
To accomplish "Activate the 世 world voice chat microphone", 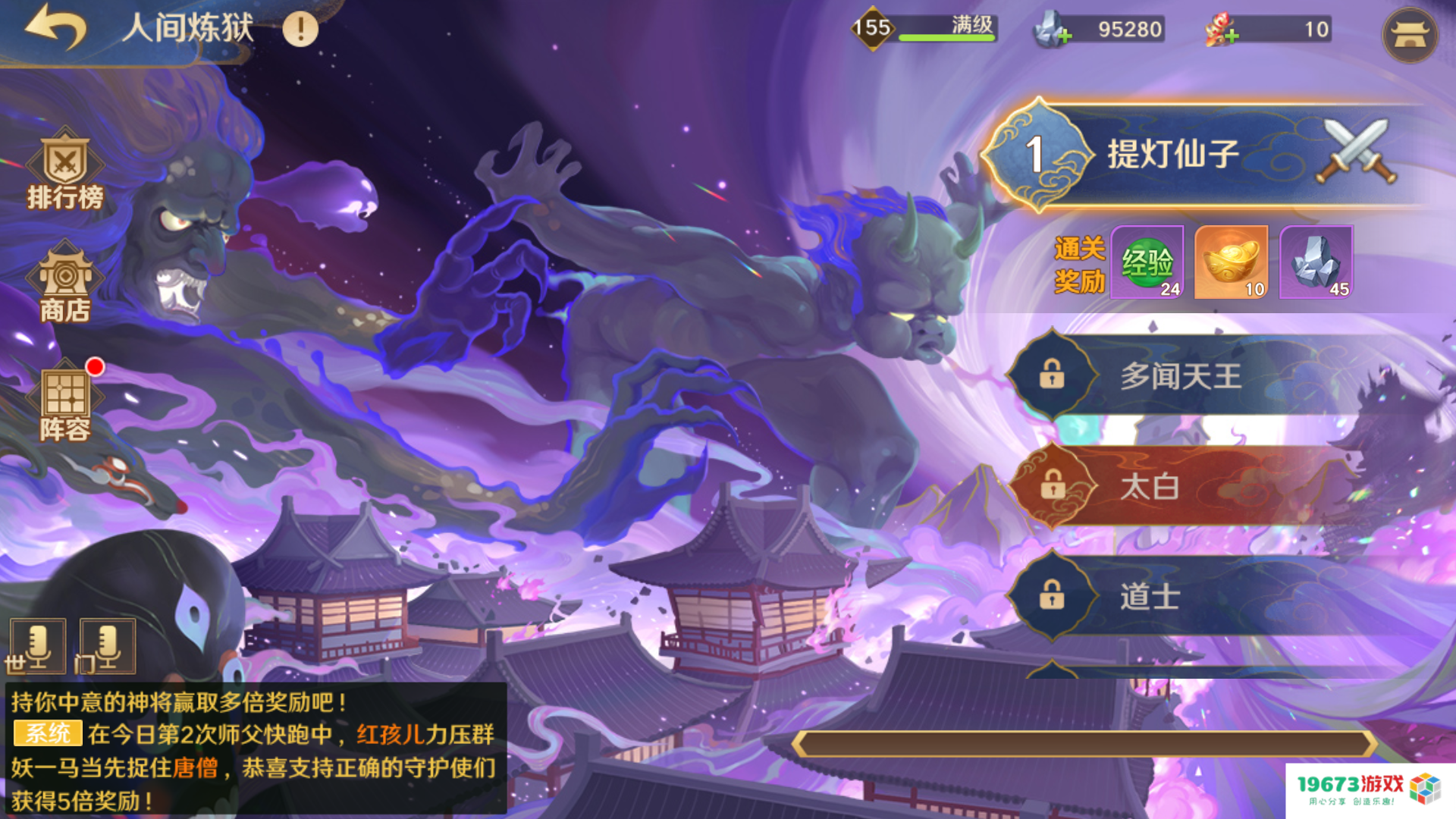I will (x=36, y=646).
